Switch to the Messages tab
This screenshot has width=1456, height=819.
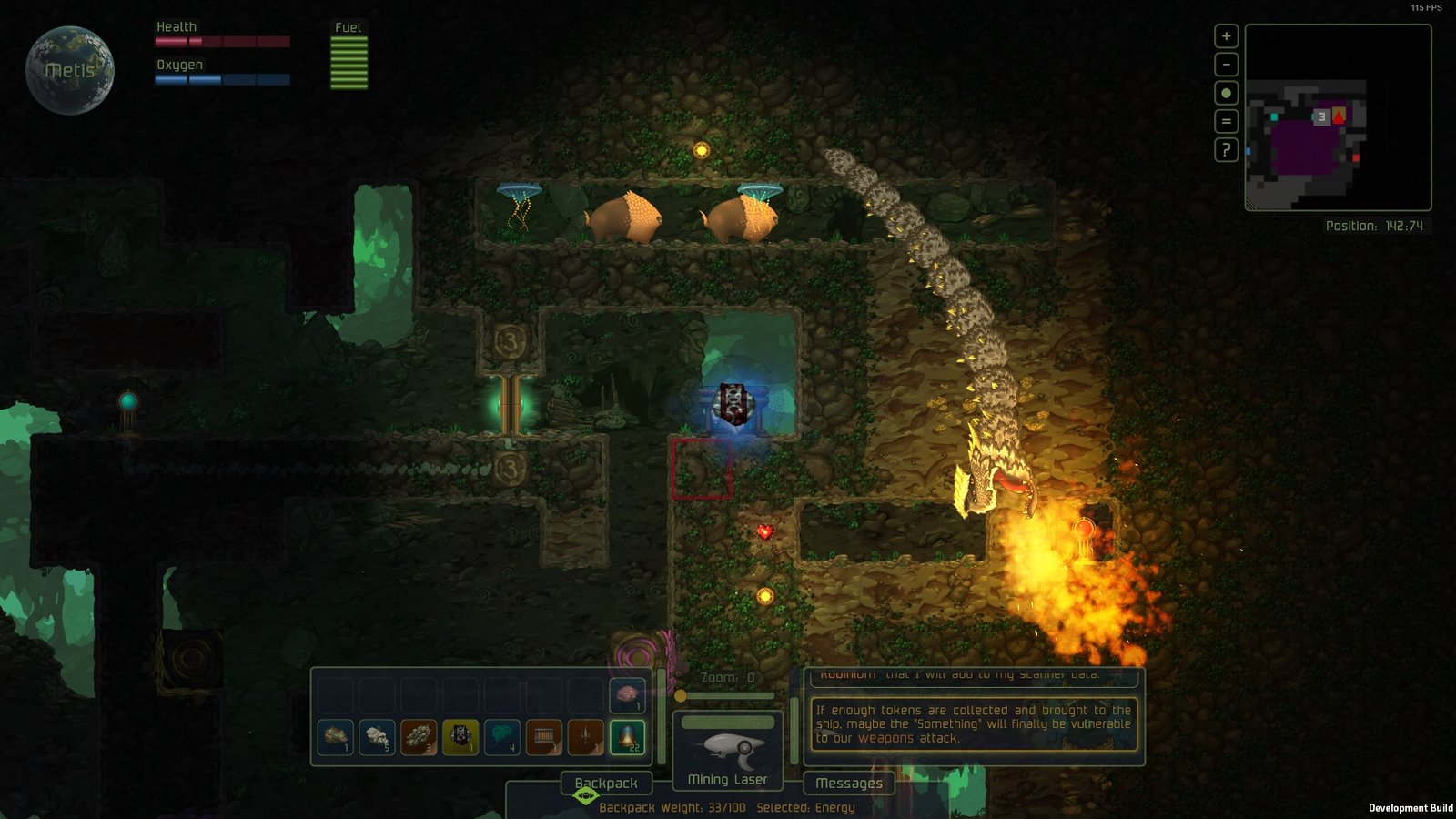(848, 783)
